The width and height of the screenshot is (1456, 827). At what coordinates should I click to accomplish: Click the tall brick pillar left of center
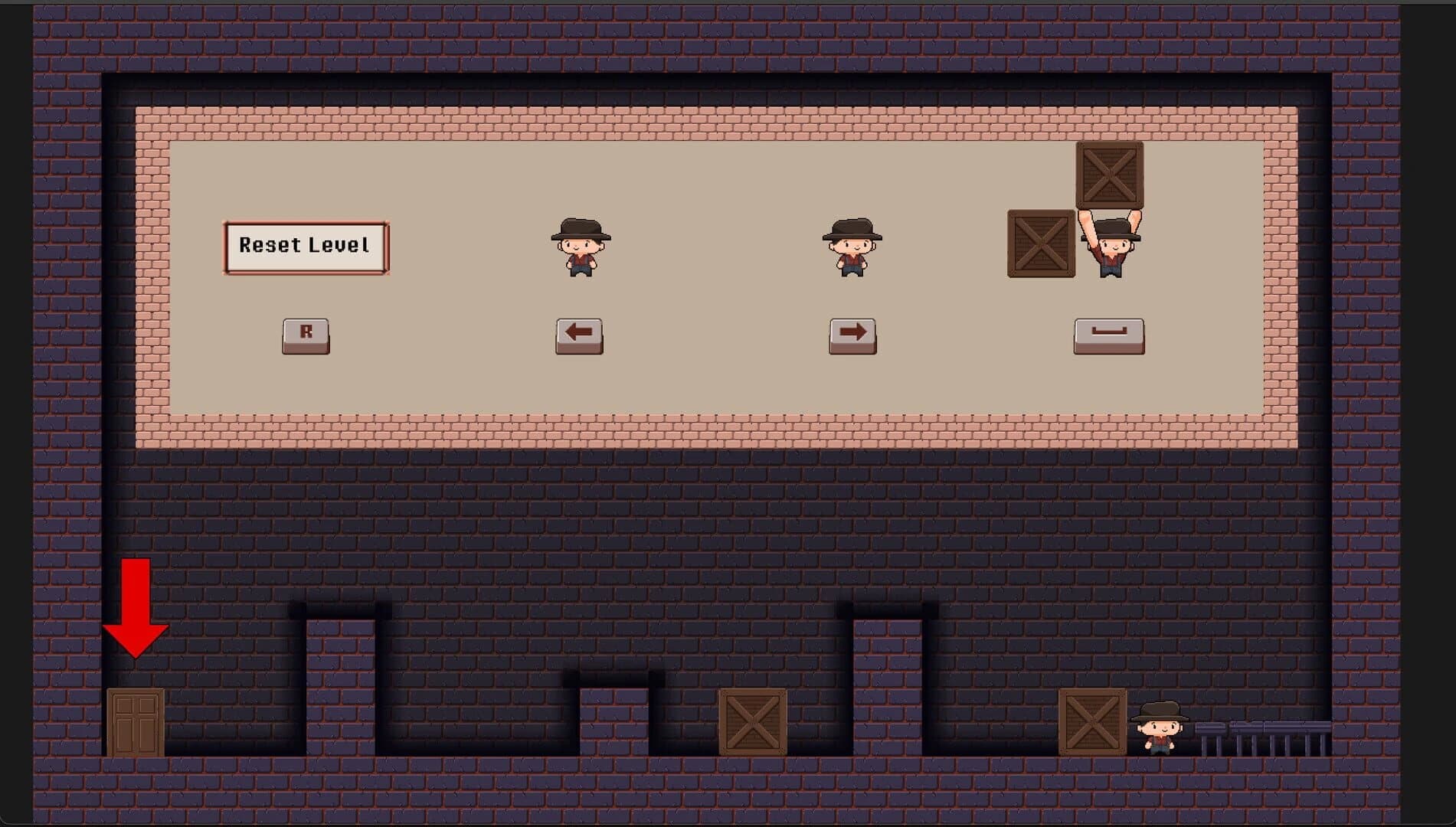coord(342,682)
